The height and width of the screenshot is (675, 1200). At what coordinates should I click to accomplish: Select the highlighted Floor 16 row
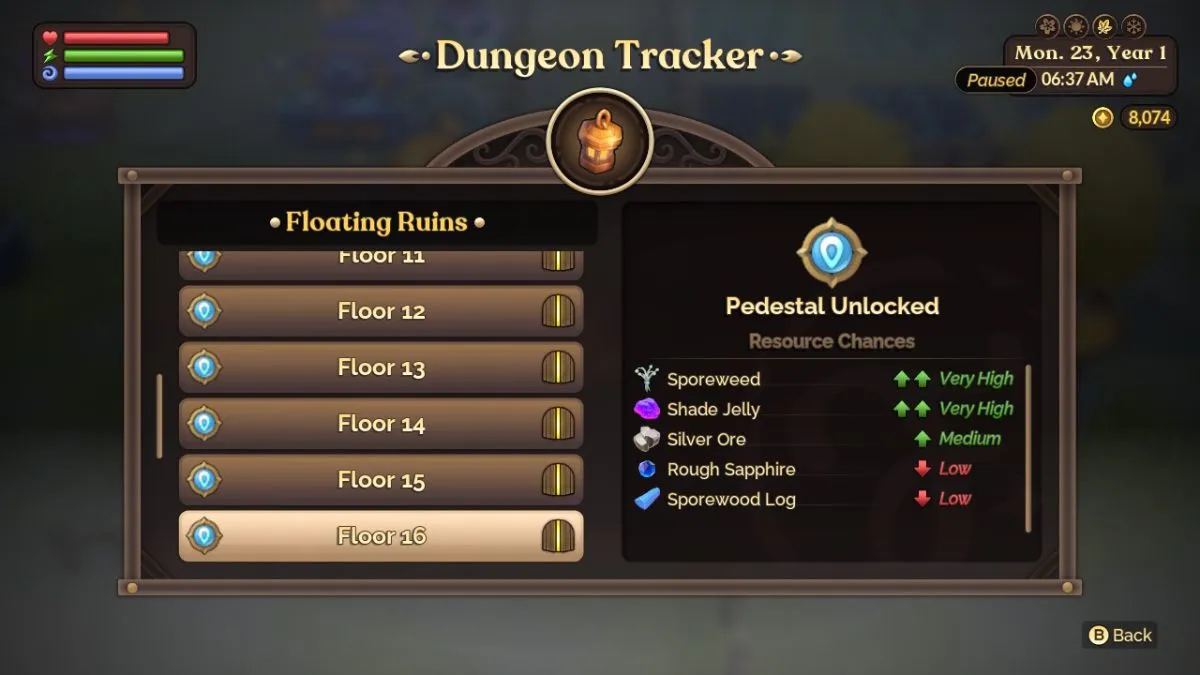[380, 536]
